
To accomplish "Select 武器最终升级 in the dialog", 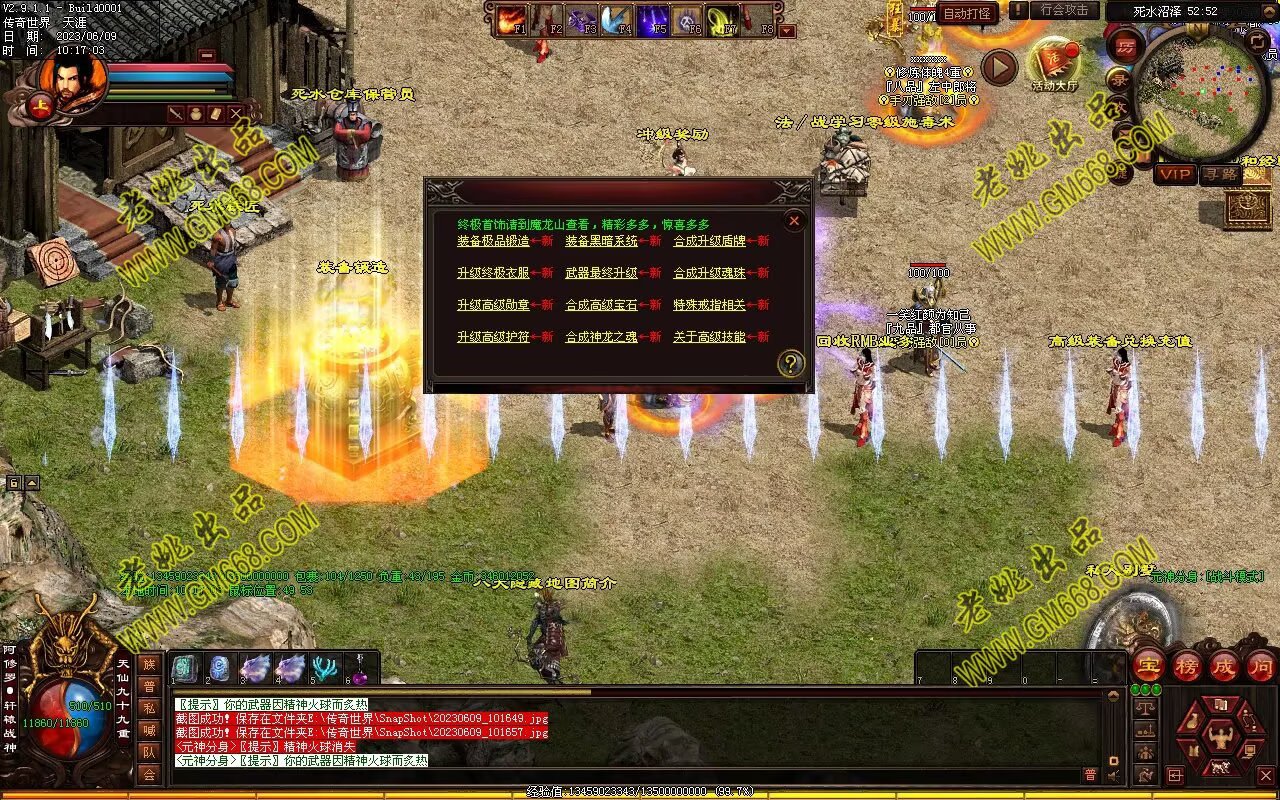I will point(601,273).
